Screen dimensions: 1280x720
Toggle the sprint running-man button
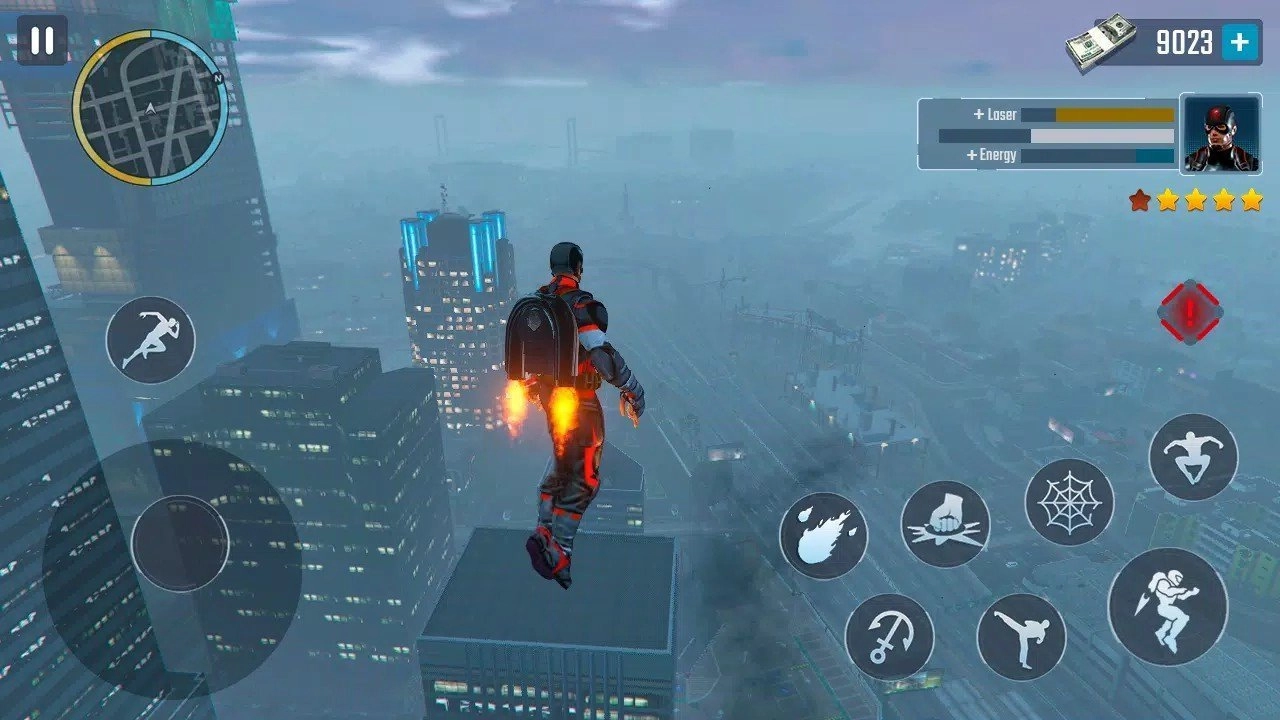(x=150, y=340)
